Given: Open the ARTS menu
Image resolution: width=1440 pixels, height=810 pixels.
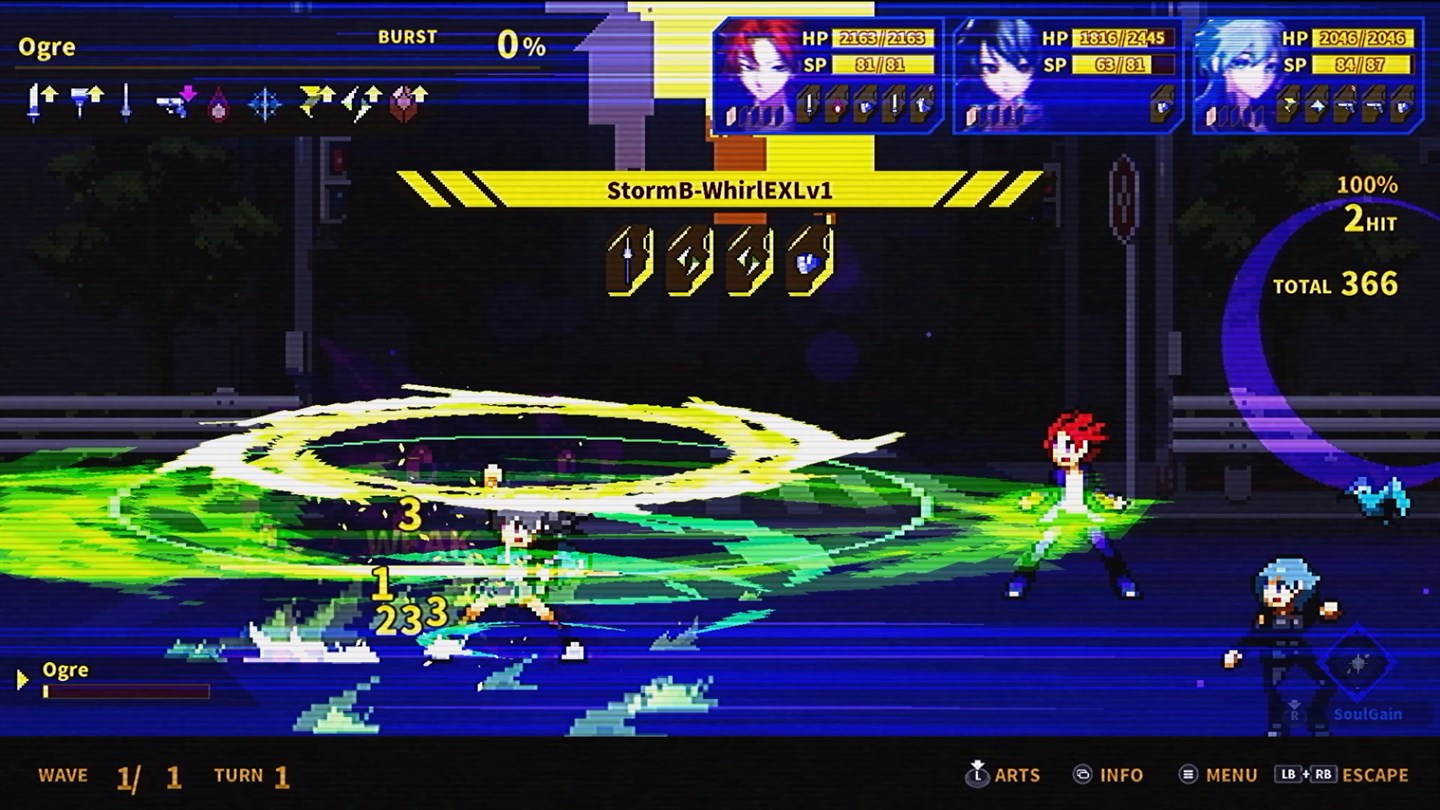Looking at the screenshot, I should (x=1003, y=775).
